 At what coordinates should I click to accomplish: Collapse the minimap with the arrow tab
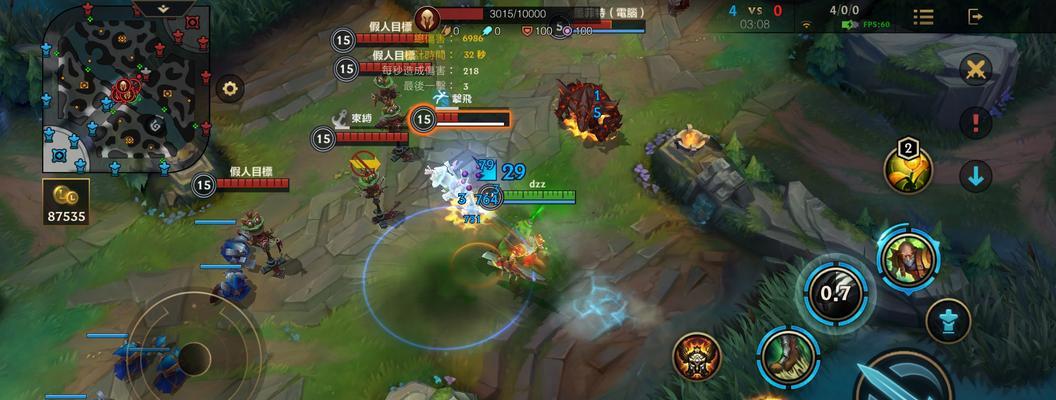tap(164, 8)
